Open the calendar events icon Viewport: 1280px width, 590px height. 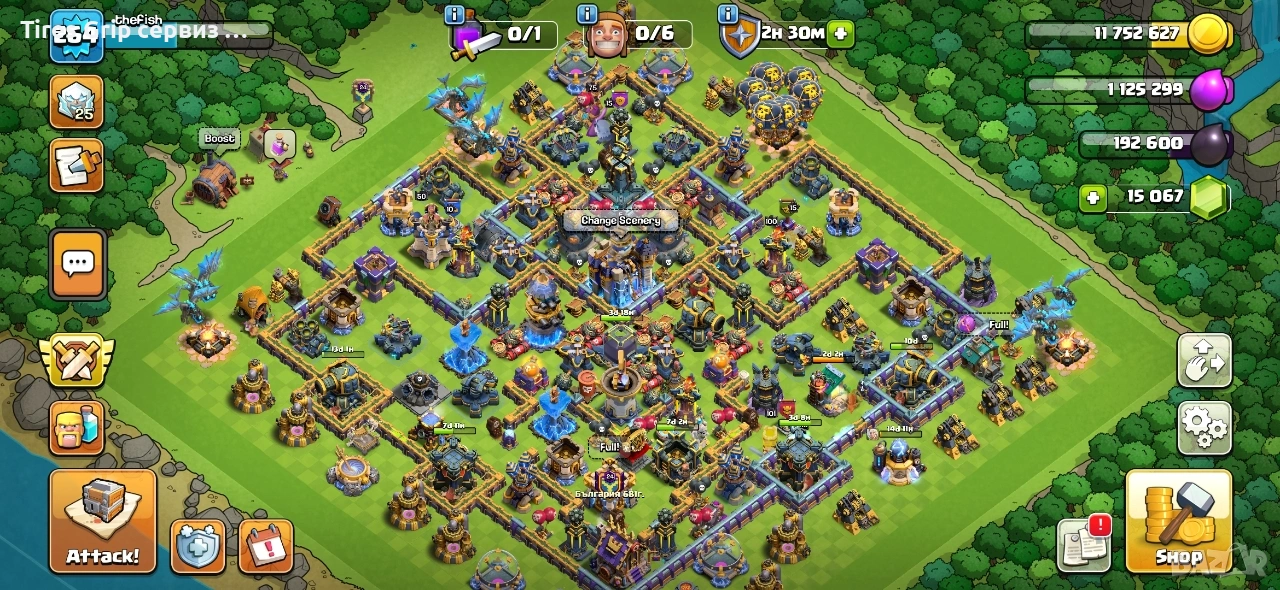[x=266, y=546]
